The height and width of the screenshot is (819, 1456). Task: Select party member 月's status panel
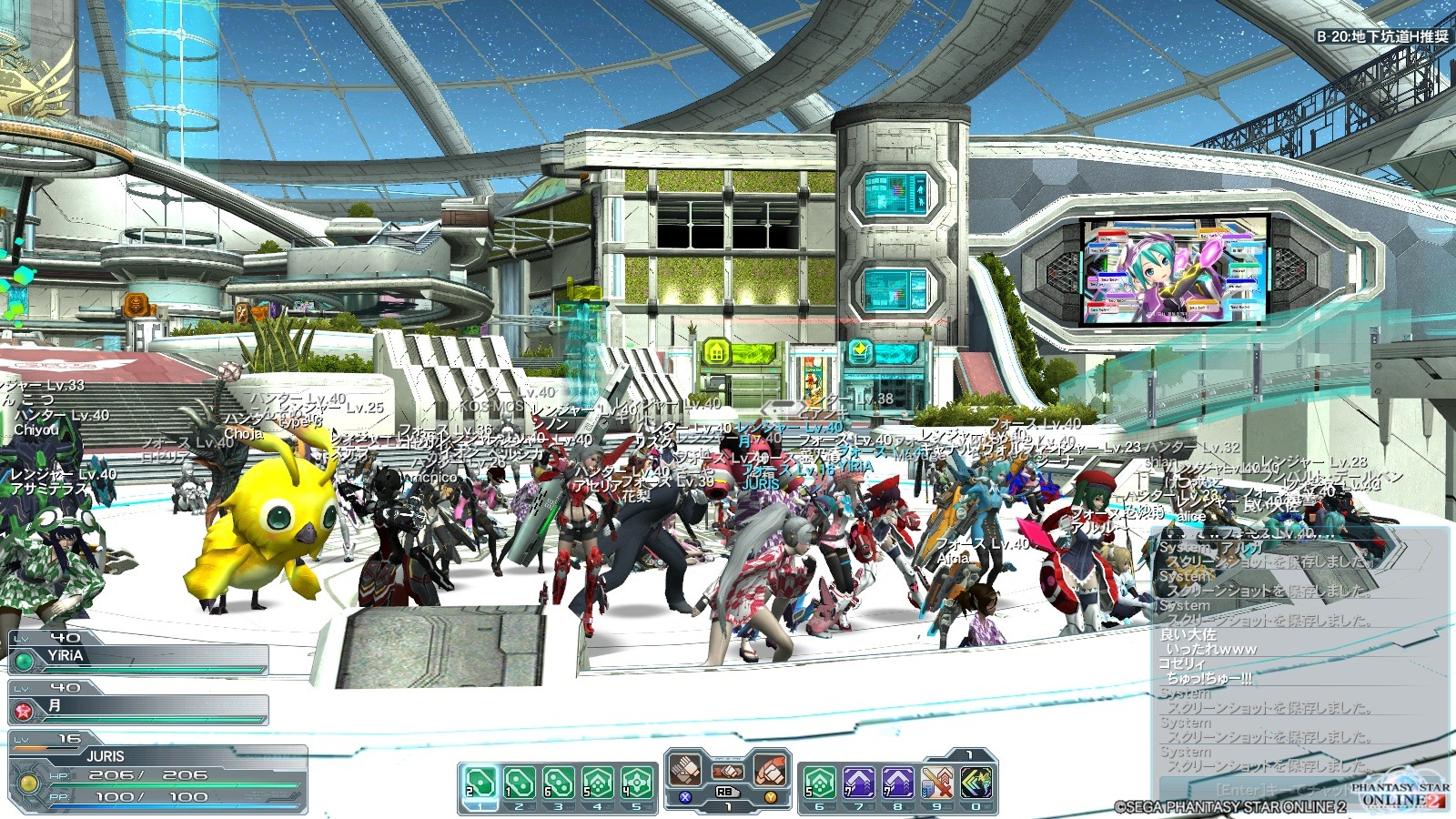[x=138, y=706]
